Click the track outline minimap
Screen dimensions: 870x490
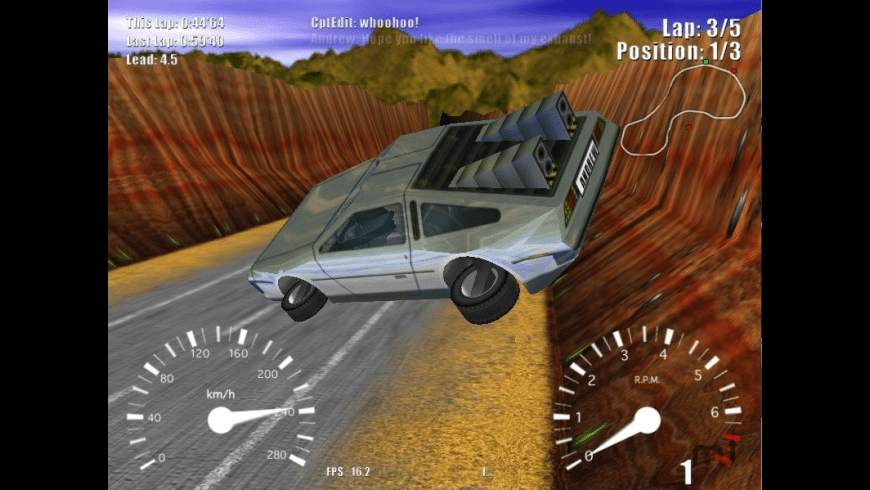point(683,108)
